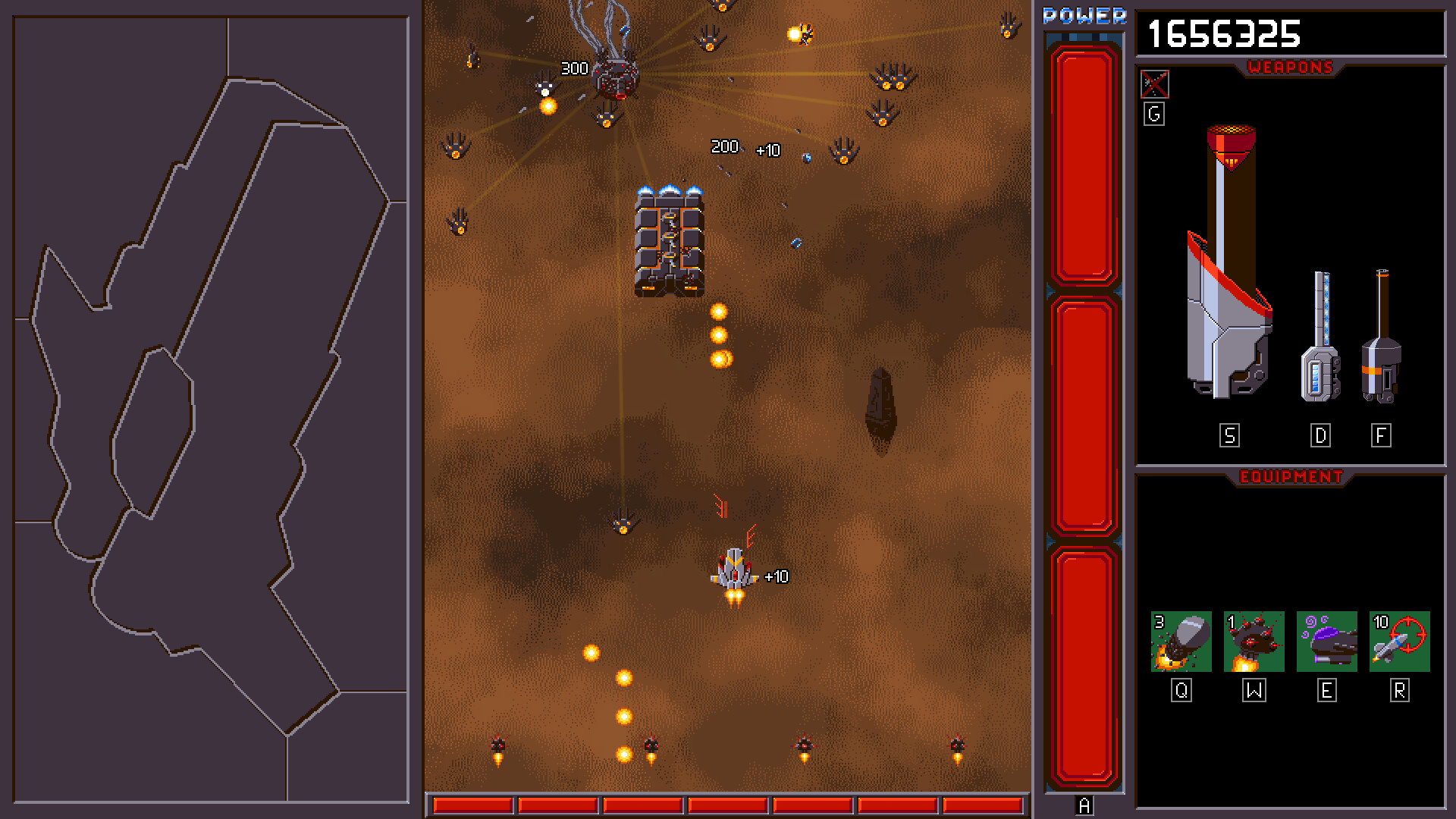
Task: Click the top segment of the Power bar
Action: click(1083, 167)
